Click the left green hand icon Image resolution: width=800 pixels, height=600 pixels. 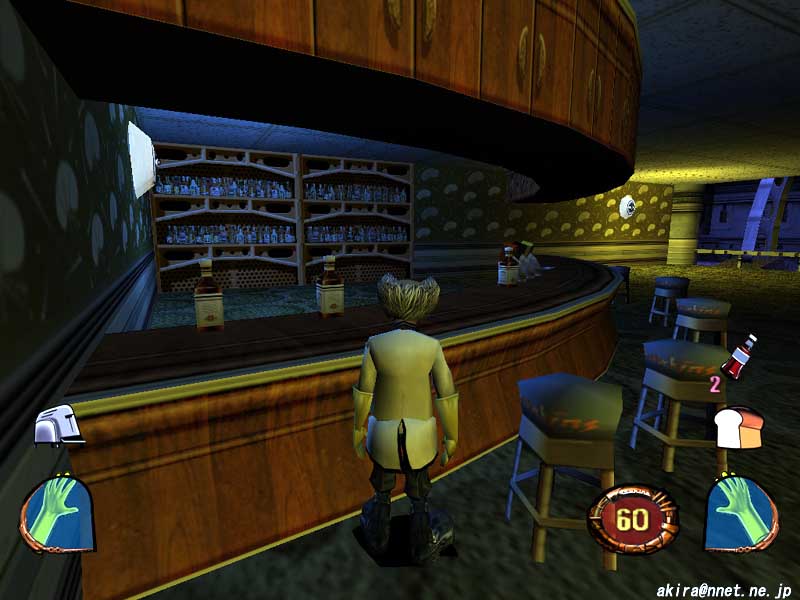(58, 511)
